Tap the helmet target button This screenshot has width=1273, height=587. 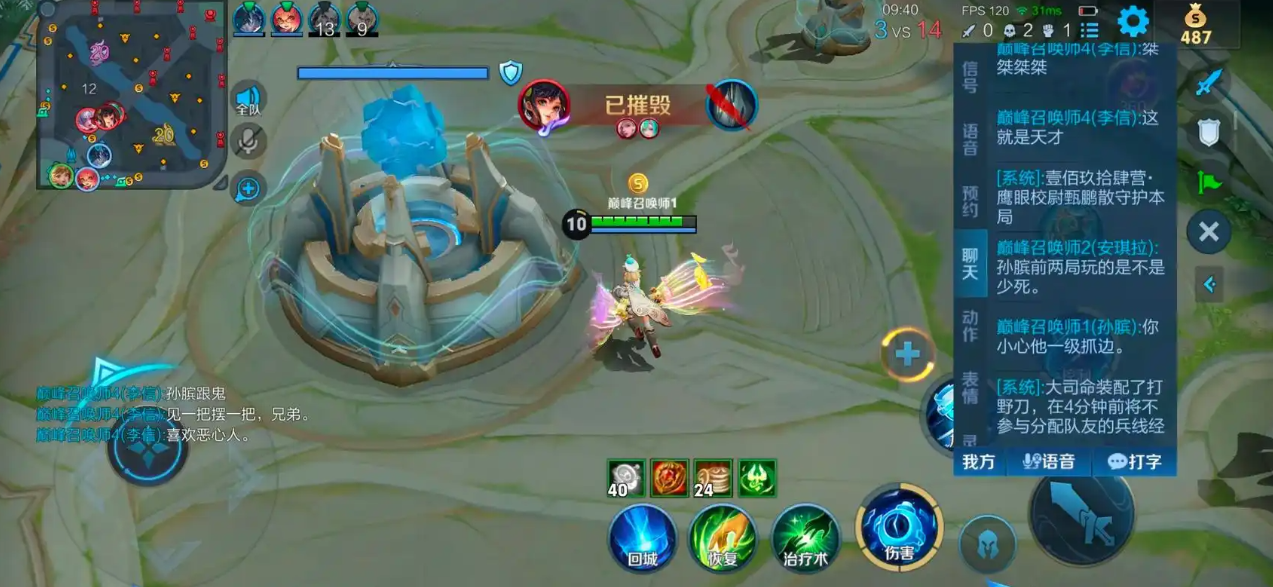pos(987,545)
